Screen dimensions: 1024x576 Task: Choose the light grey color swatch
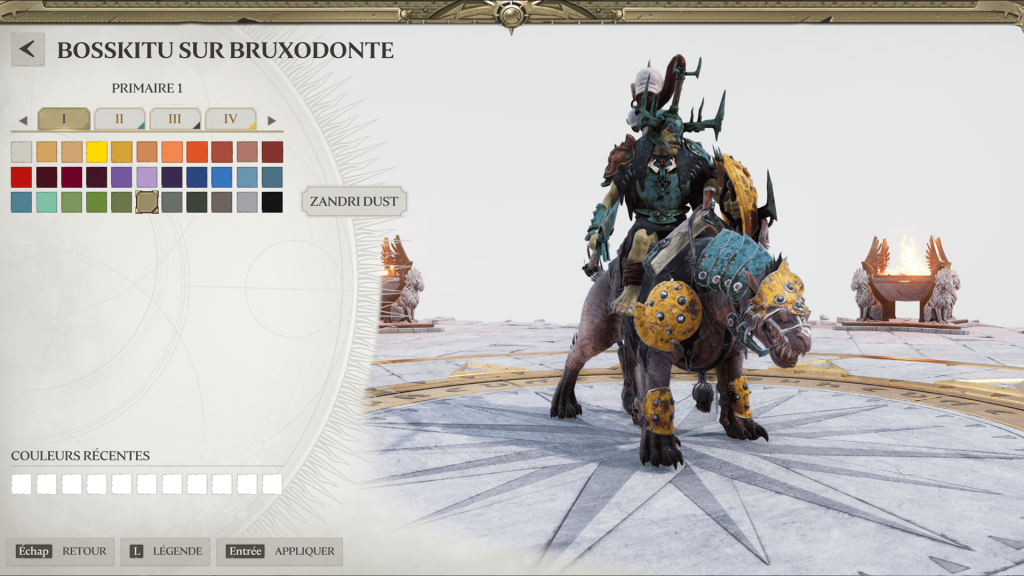(247, 202)
